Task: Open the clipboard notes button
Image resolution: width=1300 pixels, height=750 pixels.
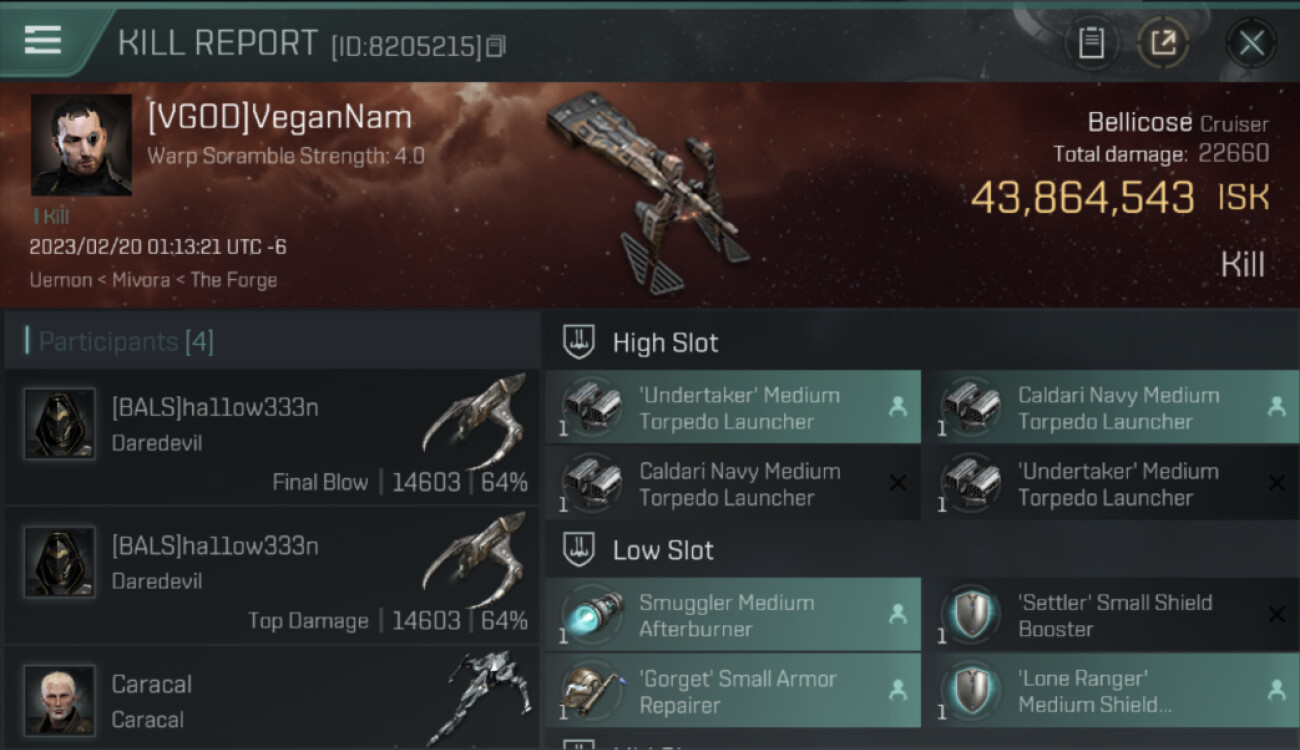Action: (x=1091, y=43)
